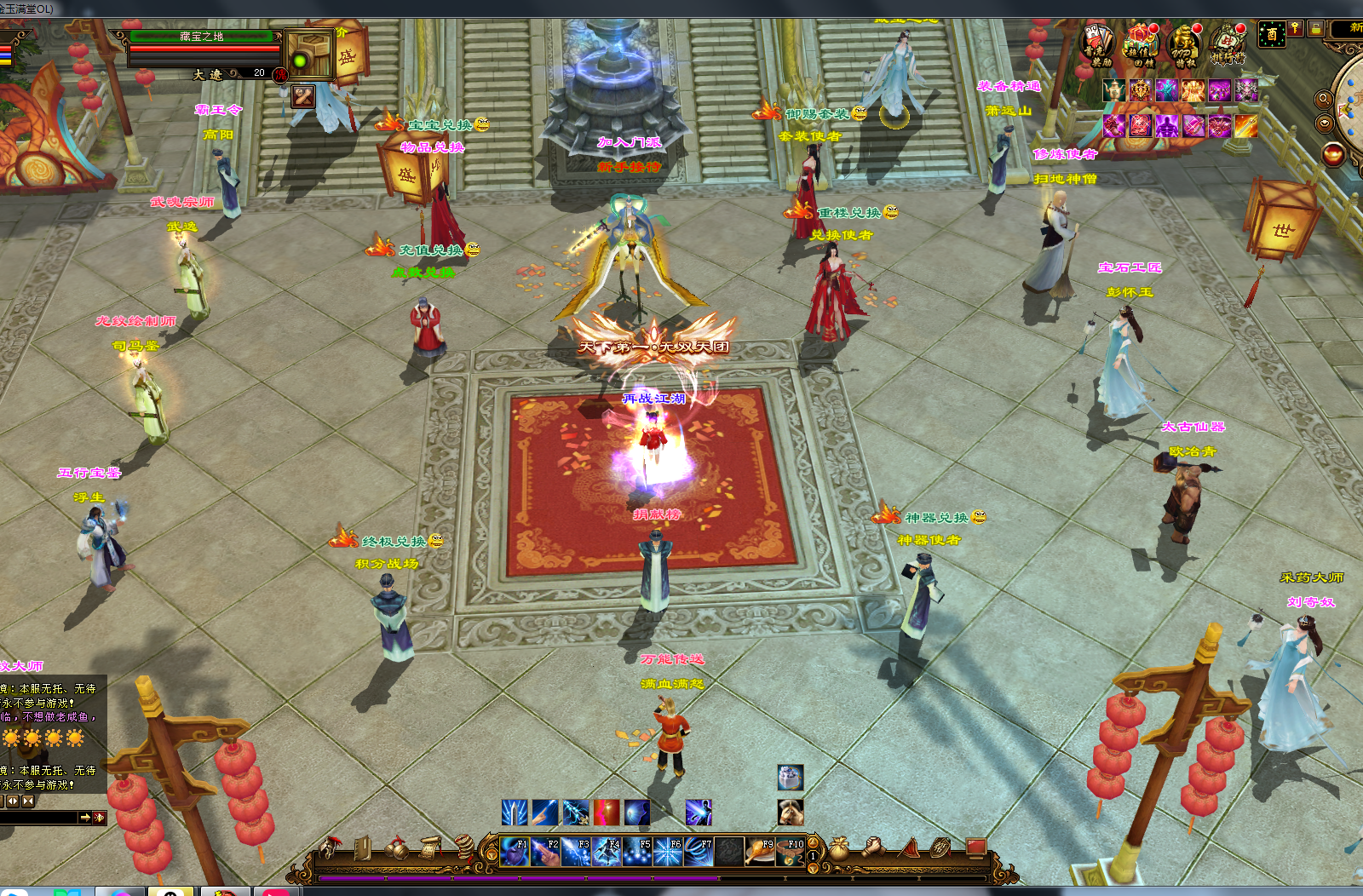This screenshot has width=1363, height=896.
Task: Open the 首充奖励 first-recharge reward icon
Action: [1098, 43]
